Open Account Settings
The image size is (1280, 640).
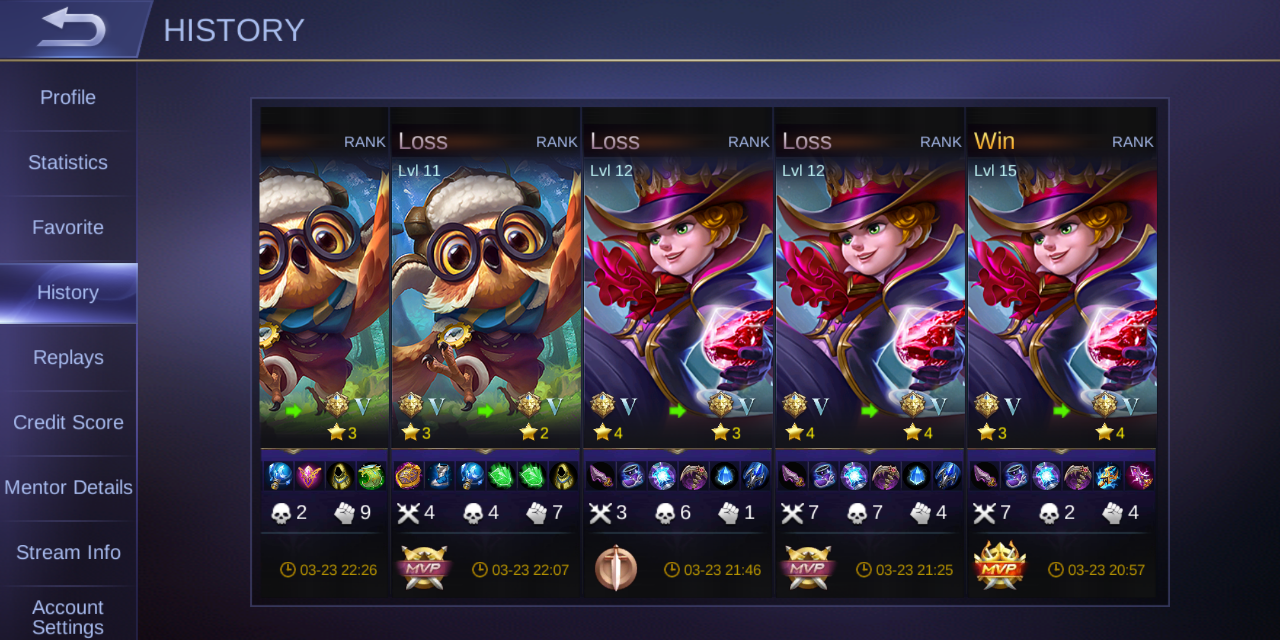[x=68, y=616]
